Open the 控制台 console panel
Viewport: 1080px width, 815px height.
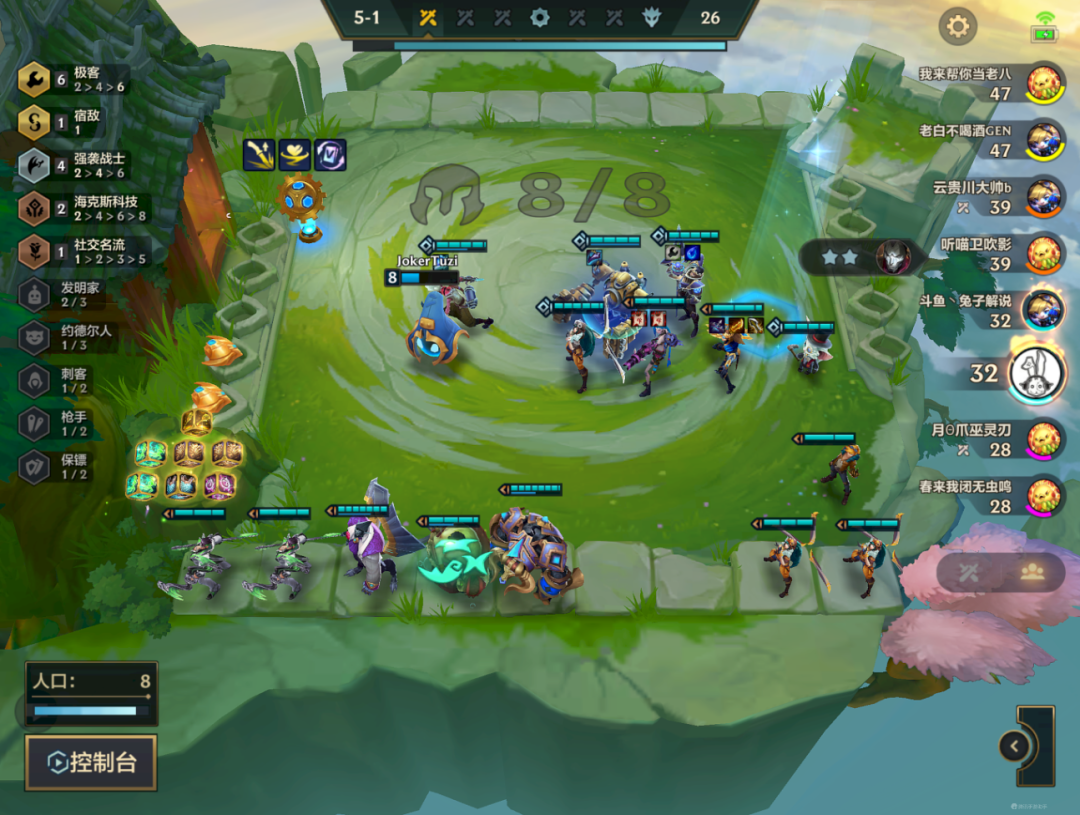click(91, 763)
